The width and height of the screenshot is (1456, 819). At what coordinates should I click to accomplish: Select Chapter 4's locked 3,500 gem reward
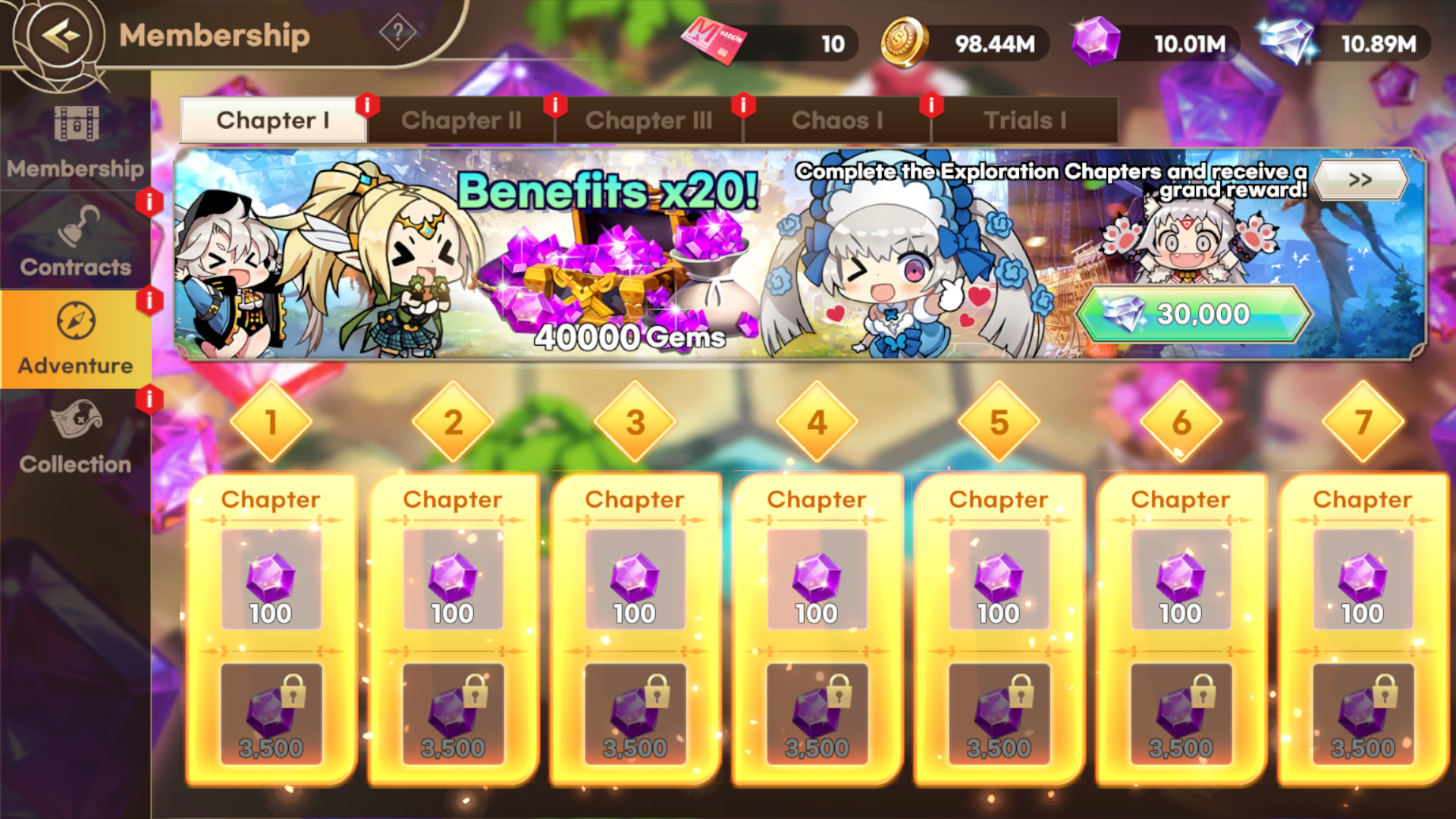[817, 714]
